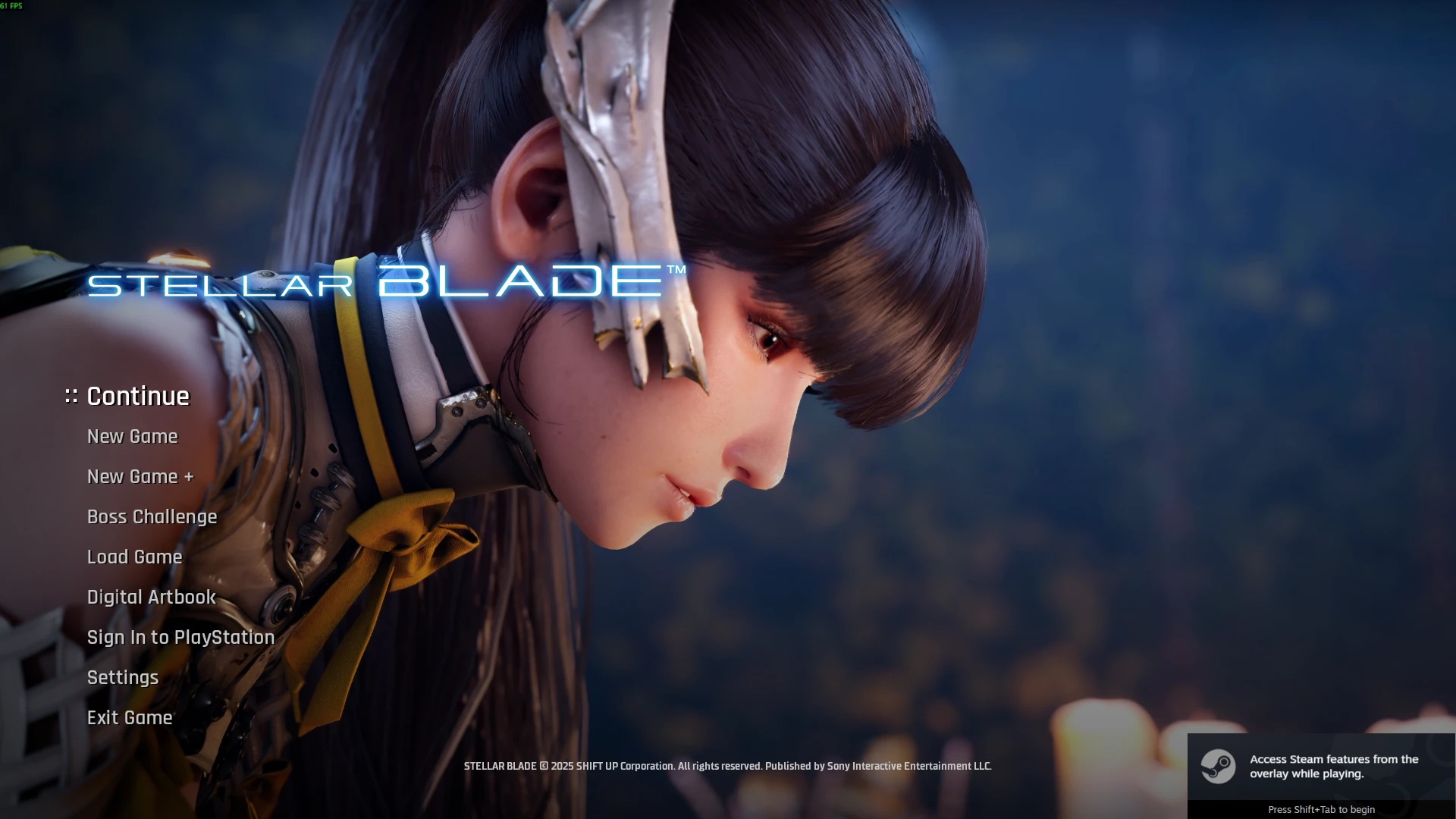Click the cursor indicator beside Continue
1456x819 pixels.
70,395
